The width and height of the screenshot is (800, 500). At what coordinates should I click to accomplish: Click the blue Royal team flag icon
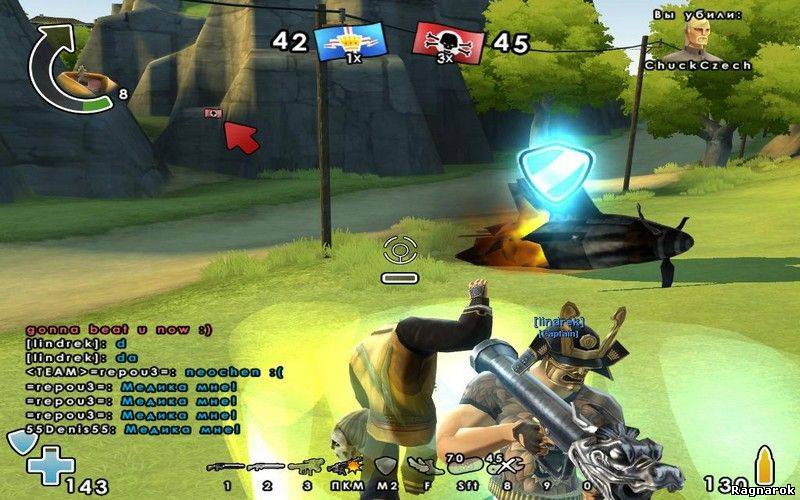(x=343, y=42)
